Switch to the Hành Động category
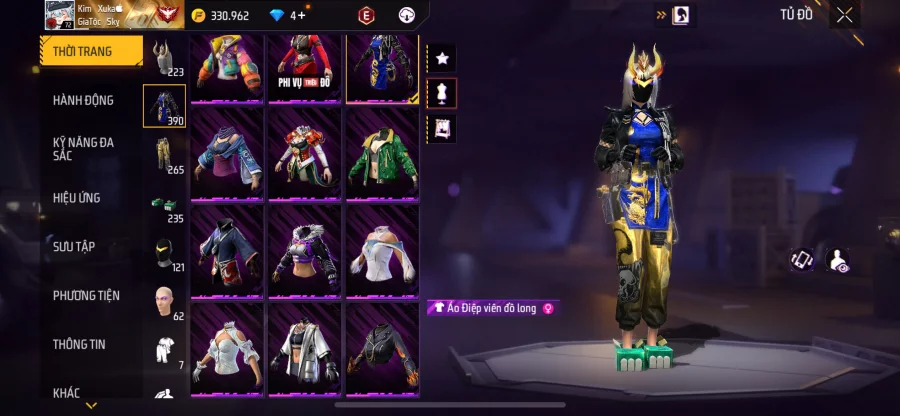Screen dimensions: 900x416 pyautogui.click(x=84, y=100)
